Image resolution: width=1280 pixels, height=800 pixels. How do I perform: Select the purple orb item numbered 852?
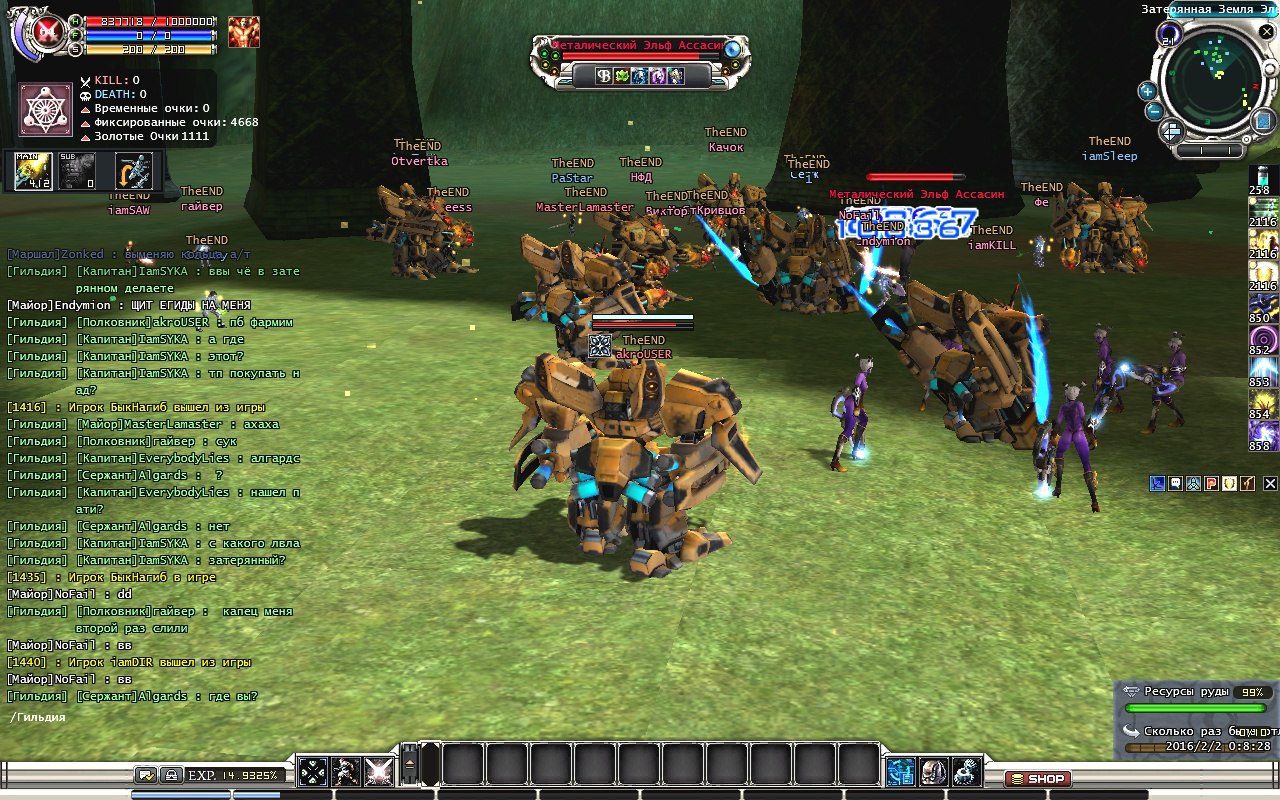click(x=1262, y=337)
